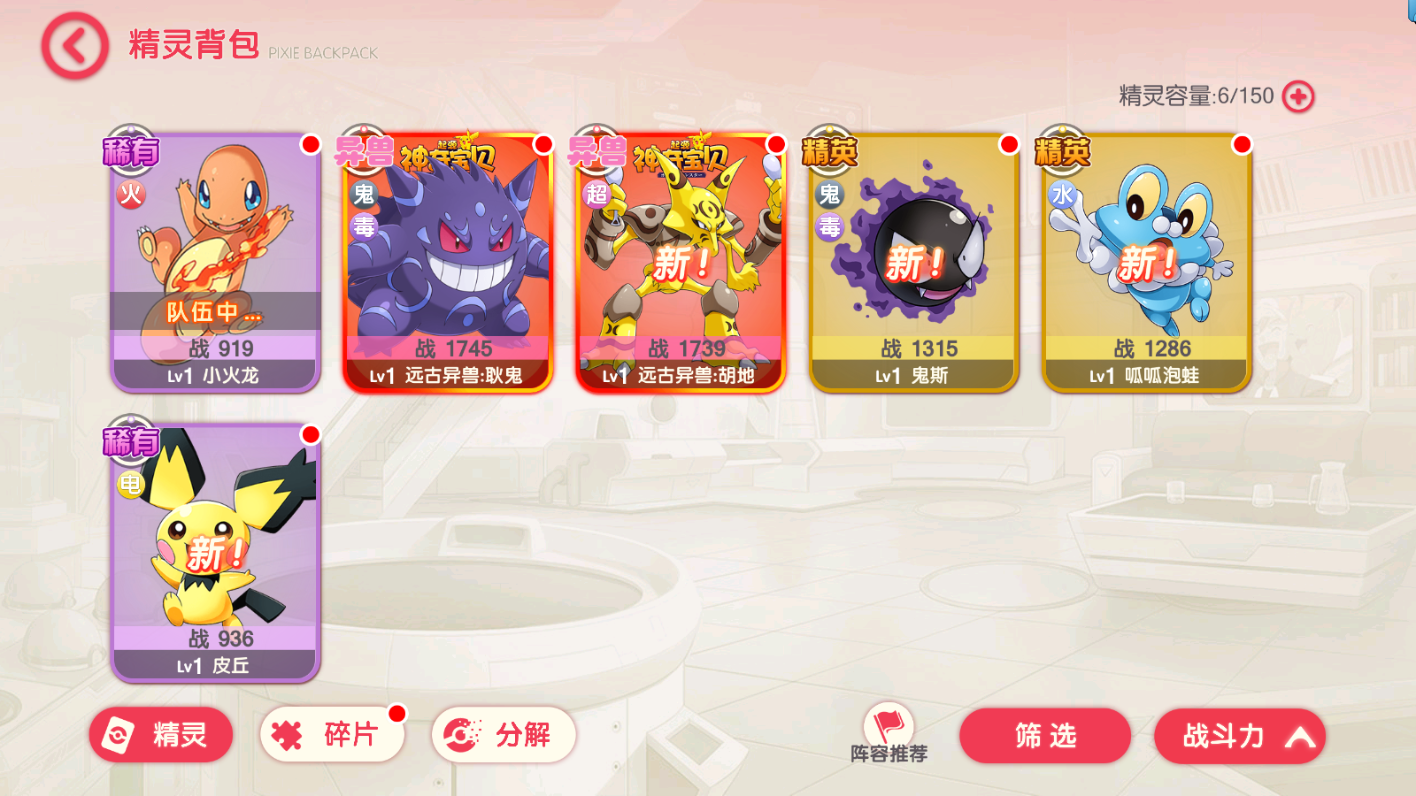The height and width of the screenshot is (796, 1416).
Task: Select the 小火龙 pixie card
Action: (x=215, y=262)
